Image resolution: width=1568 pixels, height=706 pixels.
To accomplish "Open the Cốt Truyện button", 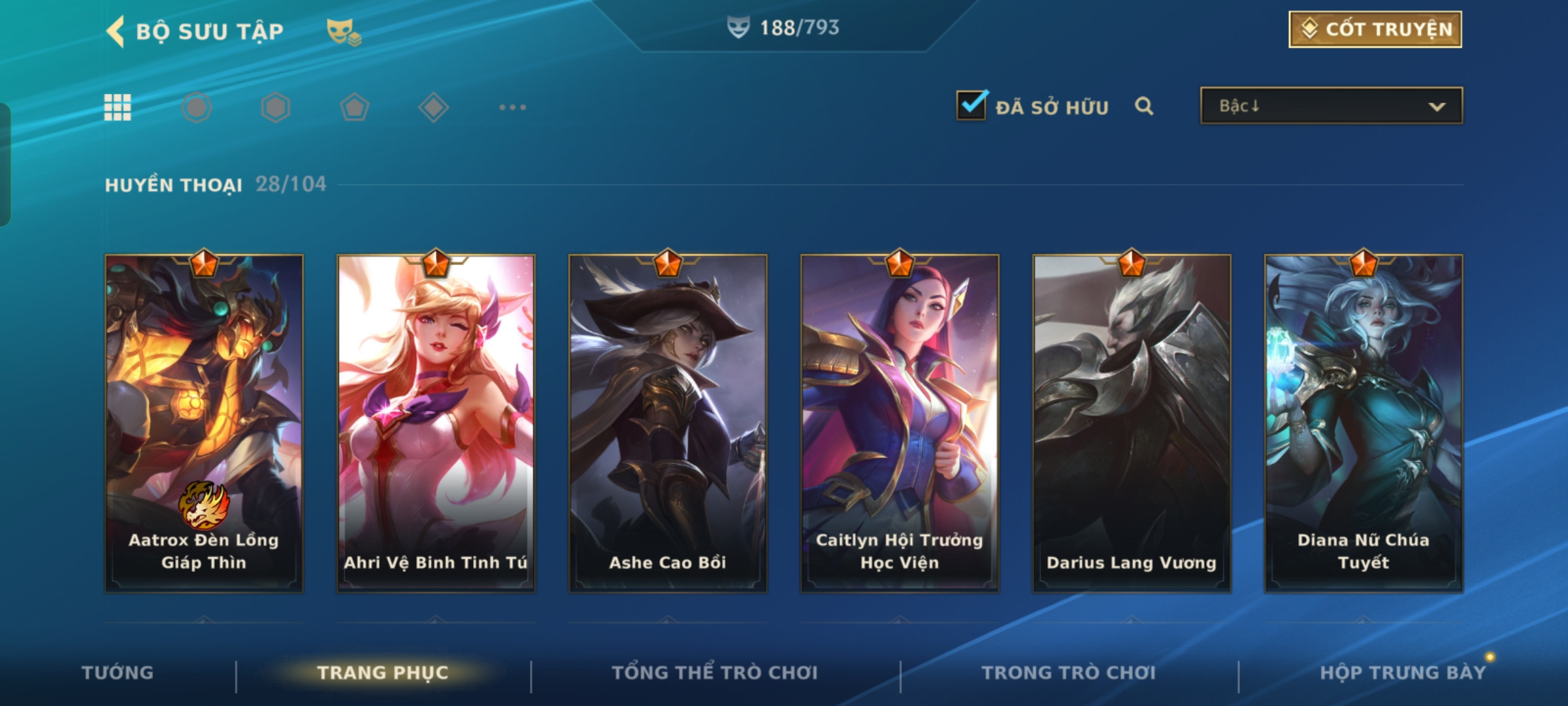I will [x=1375, y=29].
